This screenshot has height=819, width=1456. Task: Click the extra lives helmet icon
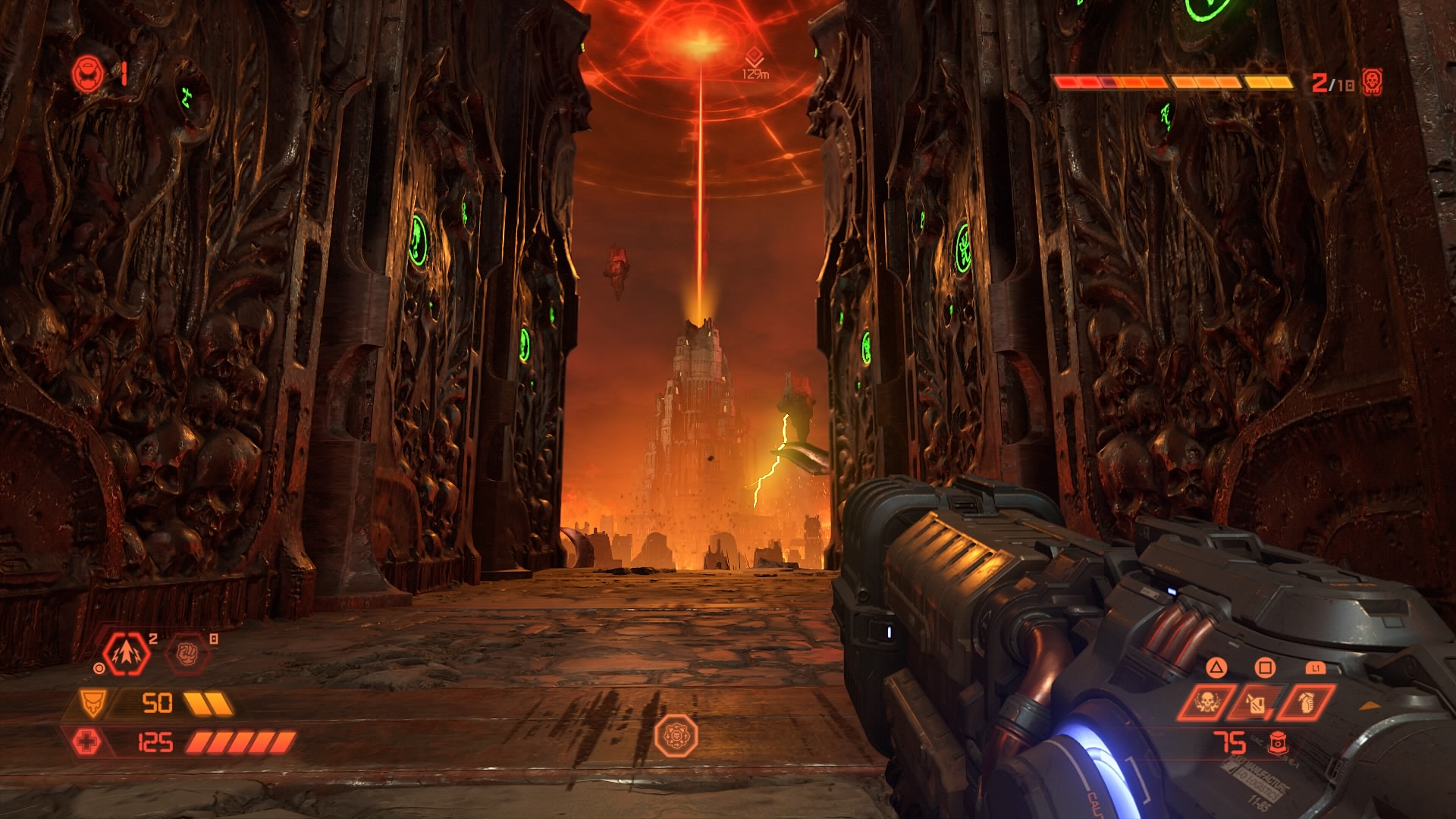(85, 74)
